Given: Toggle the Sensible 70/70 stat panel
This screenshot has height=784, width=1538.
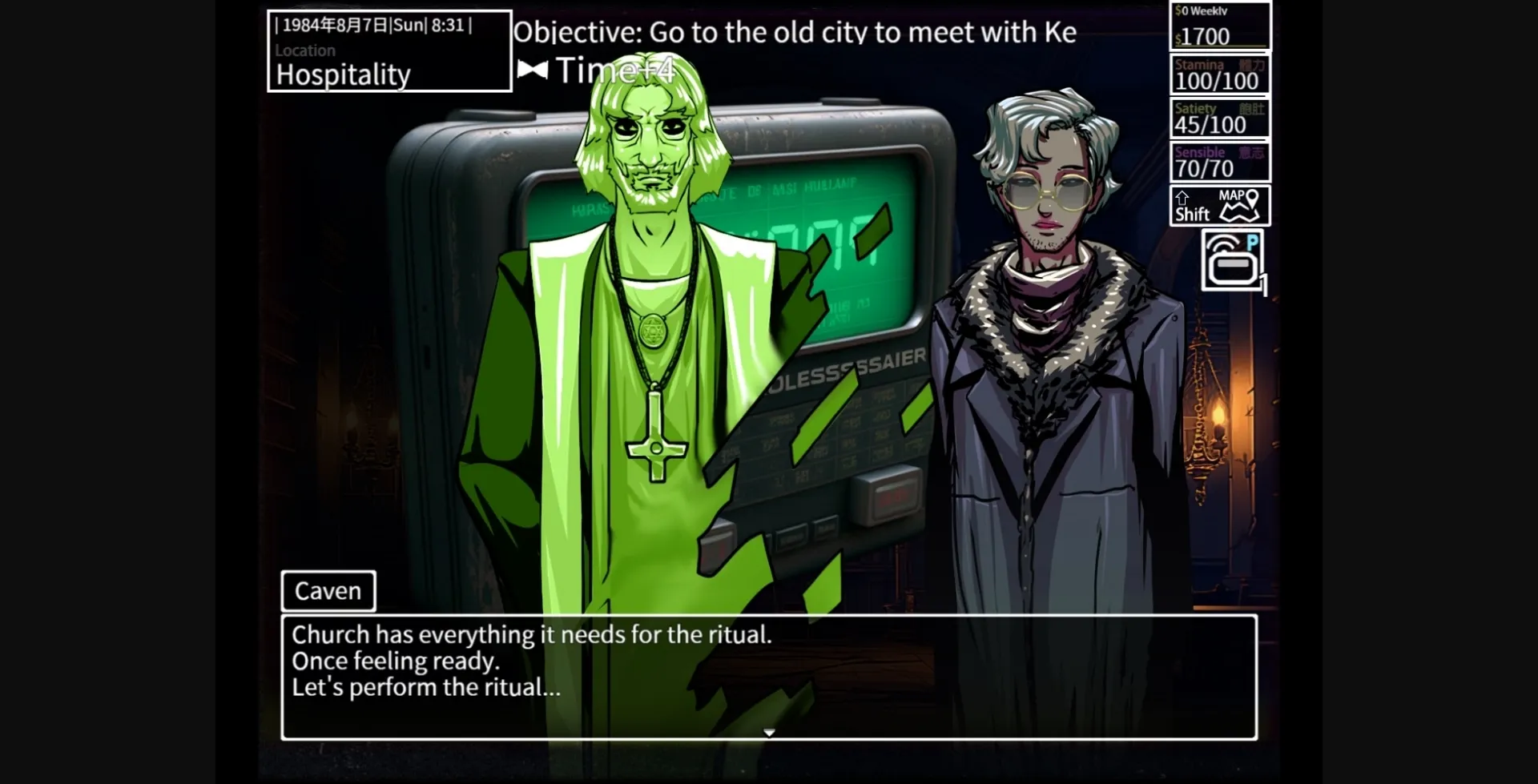Looking at the screenshot, I should (x=1219, y=160).
